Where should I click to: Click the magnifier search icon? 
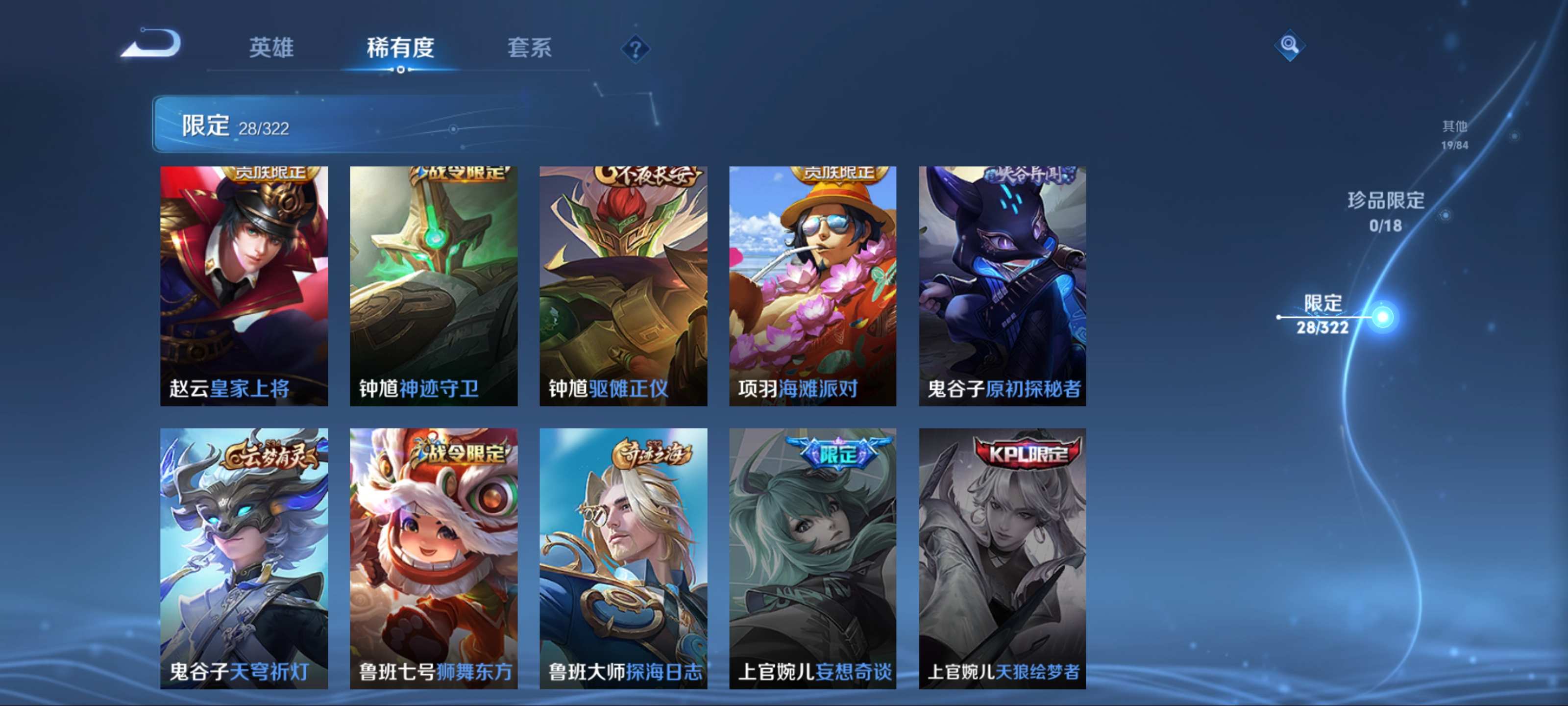pyautogui.click(x=1289, y=45)
